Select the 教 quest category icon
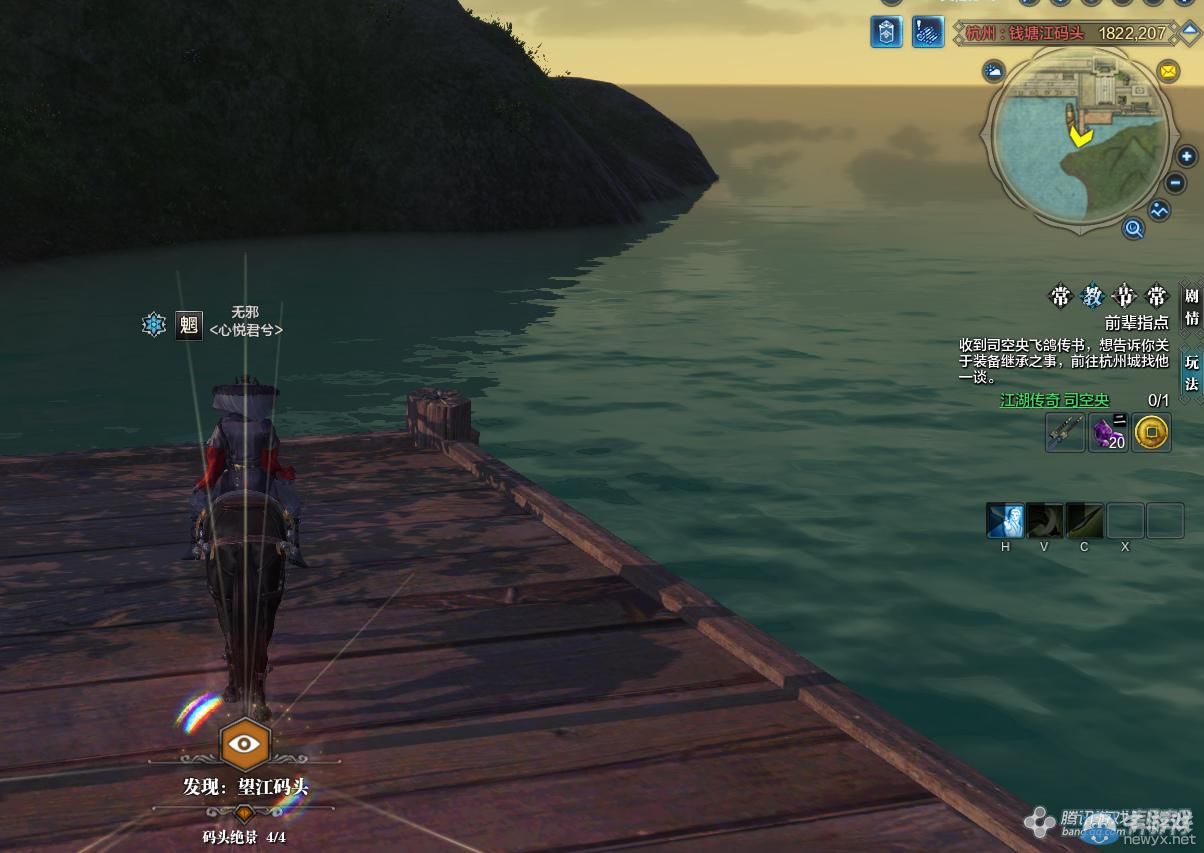1204x853 pixels. pos(1093,297)
